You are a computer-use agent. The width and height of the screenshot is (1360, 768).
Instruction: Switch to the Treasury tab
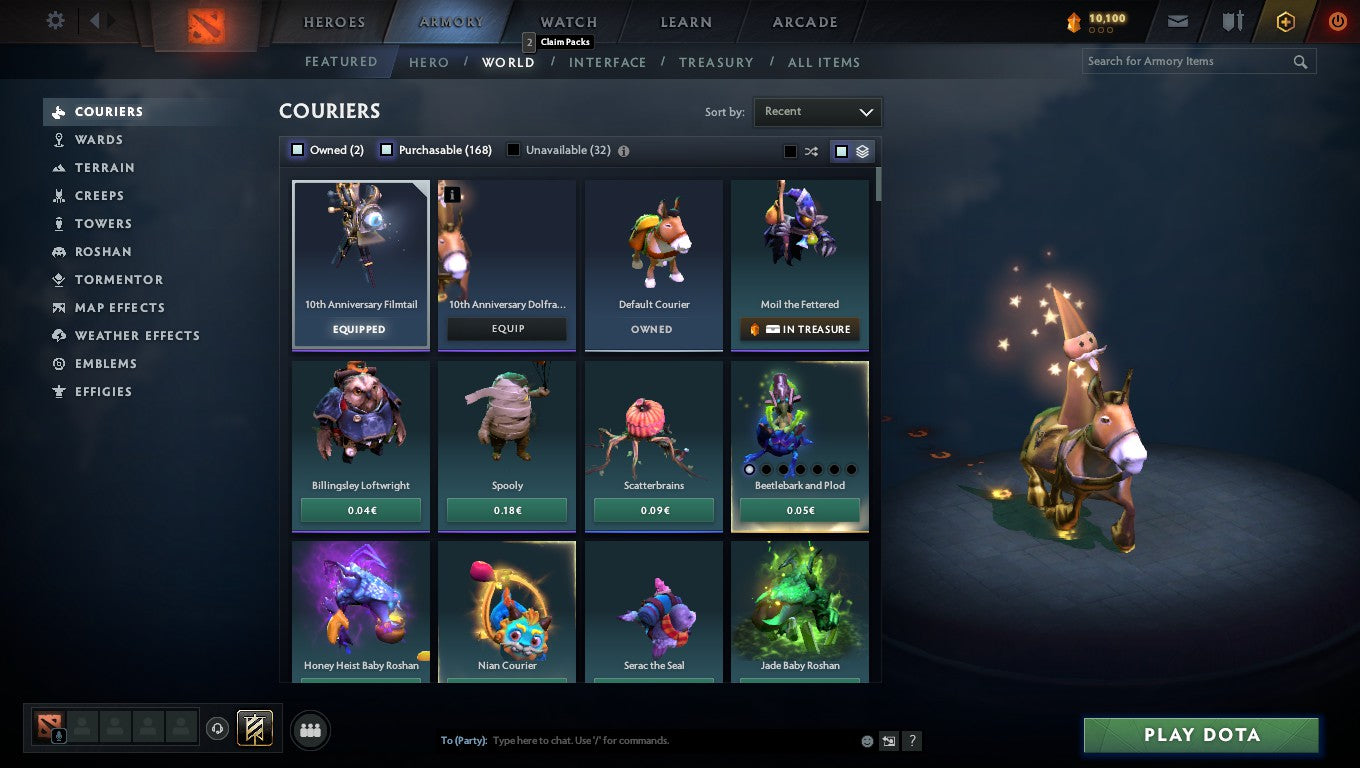[716, 62]
